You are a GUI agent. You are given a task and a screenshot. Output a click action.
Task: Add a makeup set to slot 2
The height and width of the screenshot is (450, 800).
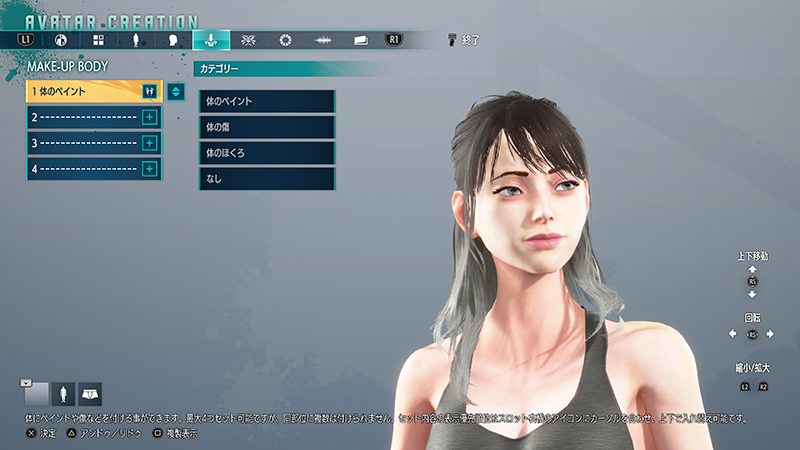150,117
